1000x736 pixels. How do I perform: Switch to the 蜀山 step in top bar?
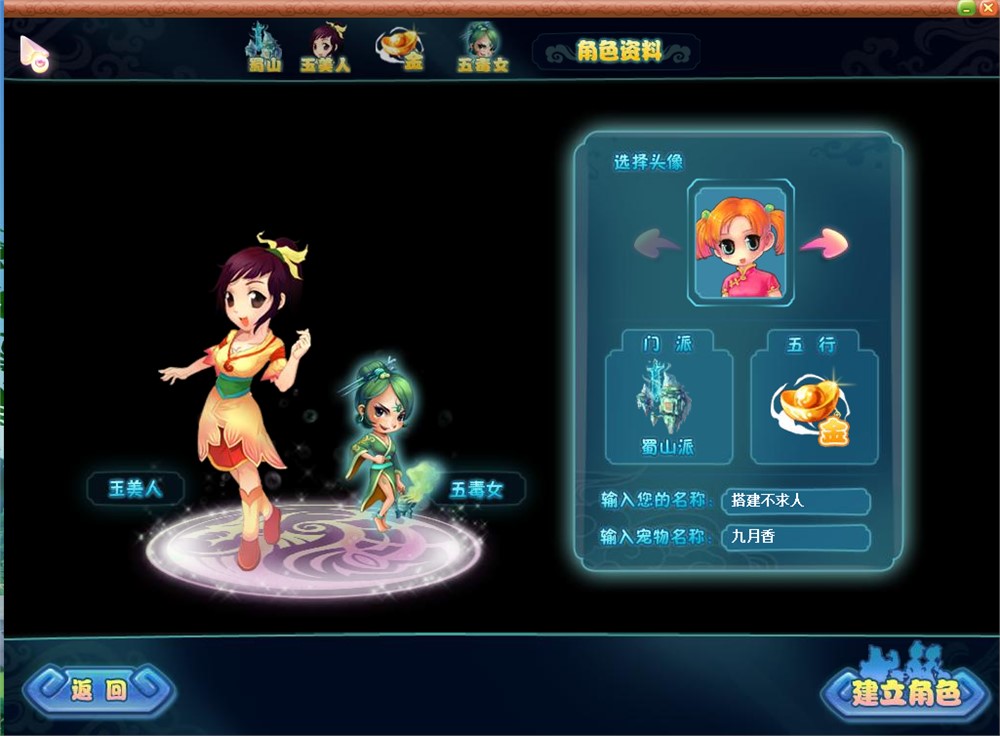[265, 47]
